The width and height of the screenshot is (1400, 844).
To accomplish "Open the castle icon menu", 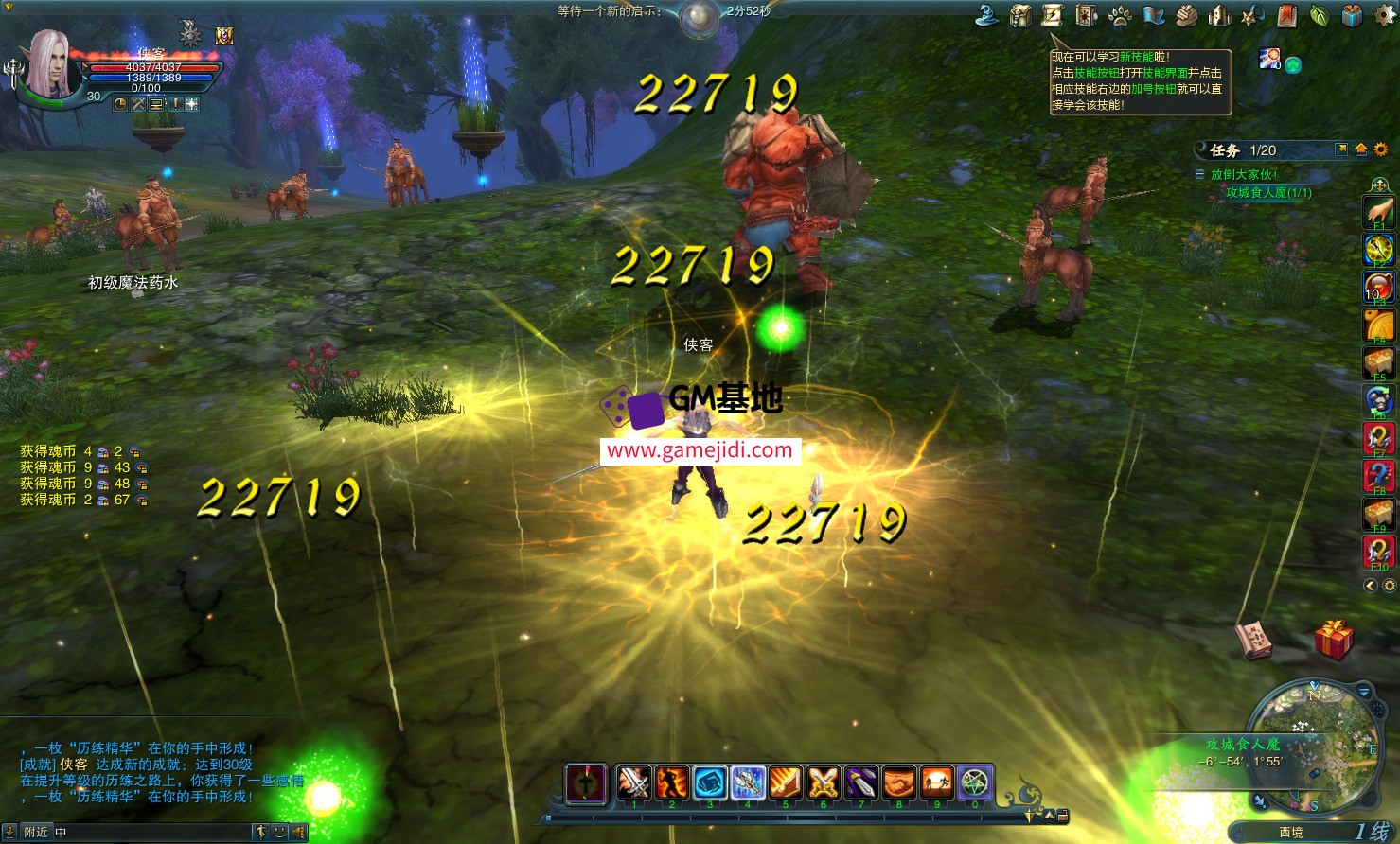I will [1220, 15].
